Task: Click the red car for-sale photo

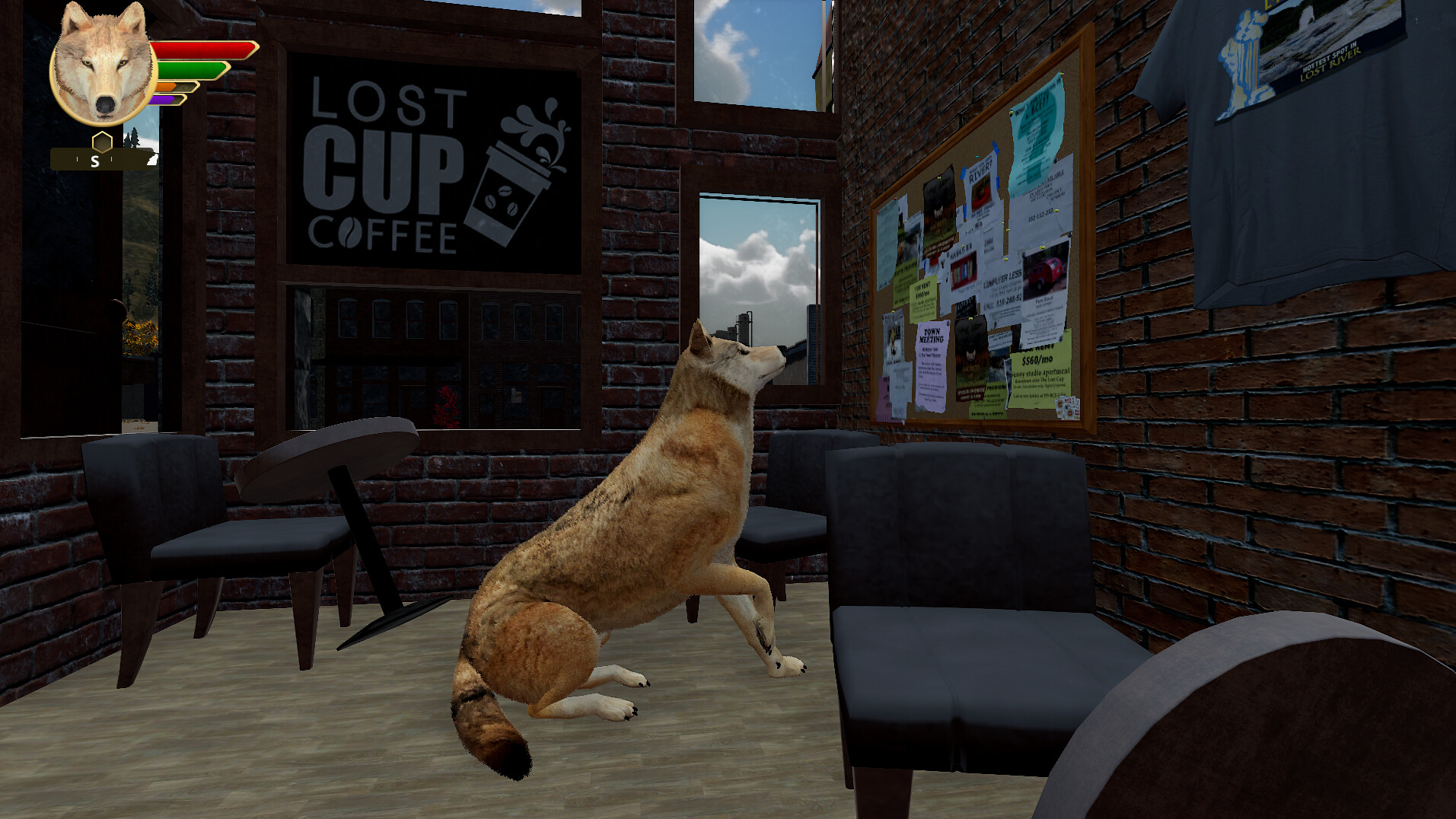Action: 1046,269
